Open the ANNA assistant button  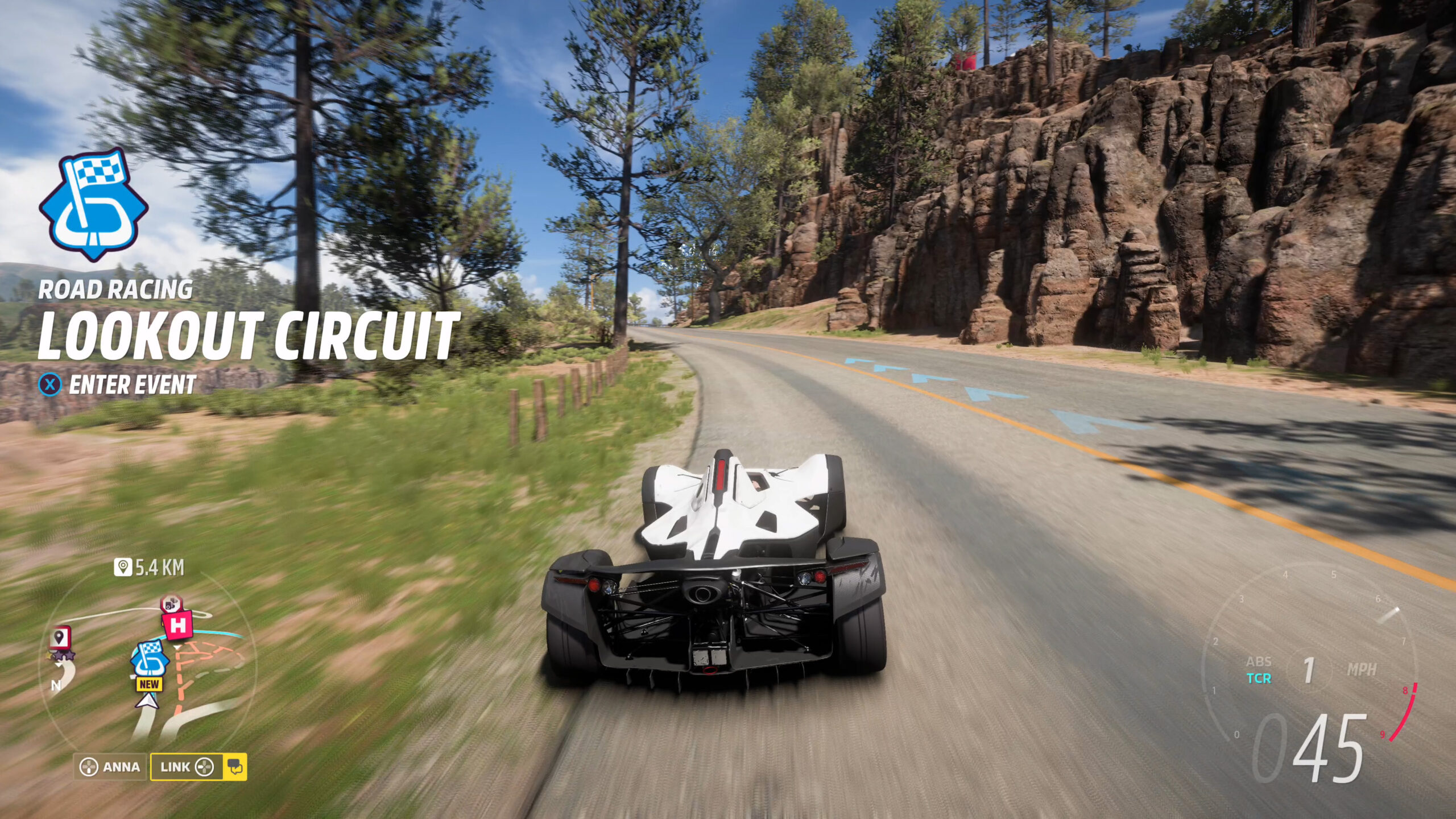pyautogui.click(x=110, y=767)
